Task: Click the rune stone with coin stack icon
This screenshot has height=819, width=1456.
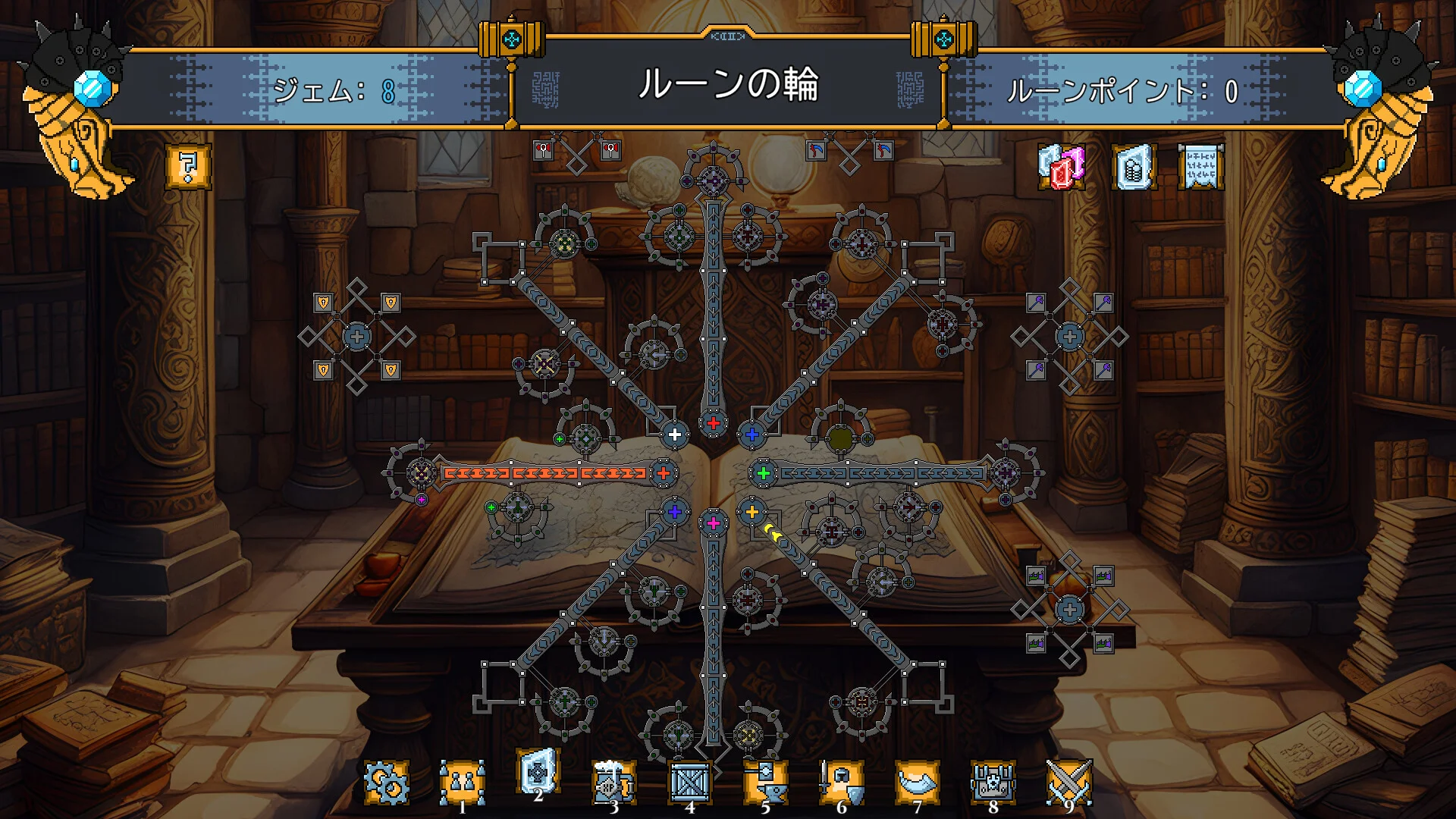Action: pos(1134,167)
